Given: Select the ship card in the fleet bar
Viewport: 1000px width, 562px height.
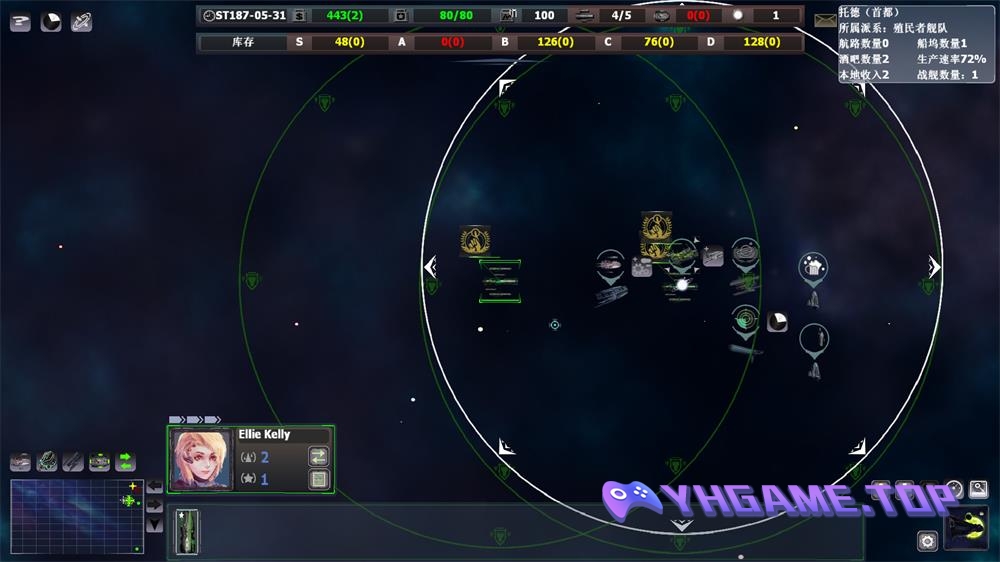Looking at the screenshot, I should click(x=187, y=531).
